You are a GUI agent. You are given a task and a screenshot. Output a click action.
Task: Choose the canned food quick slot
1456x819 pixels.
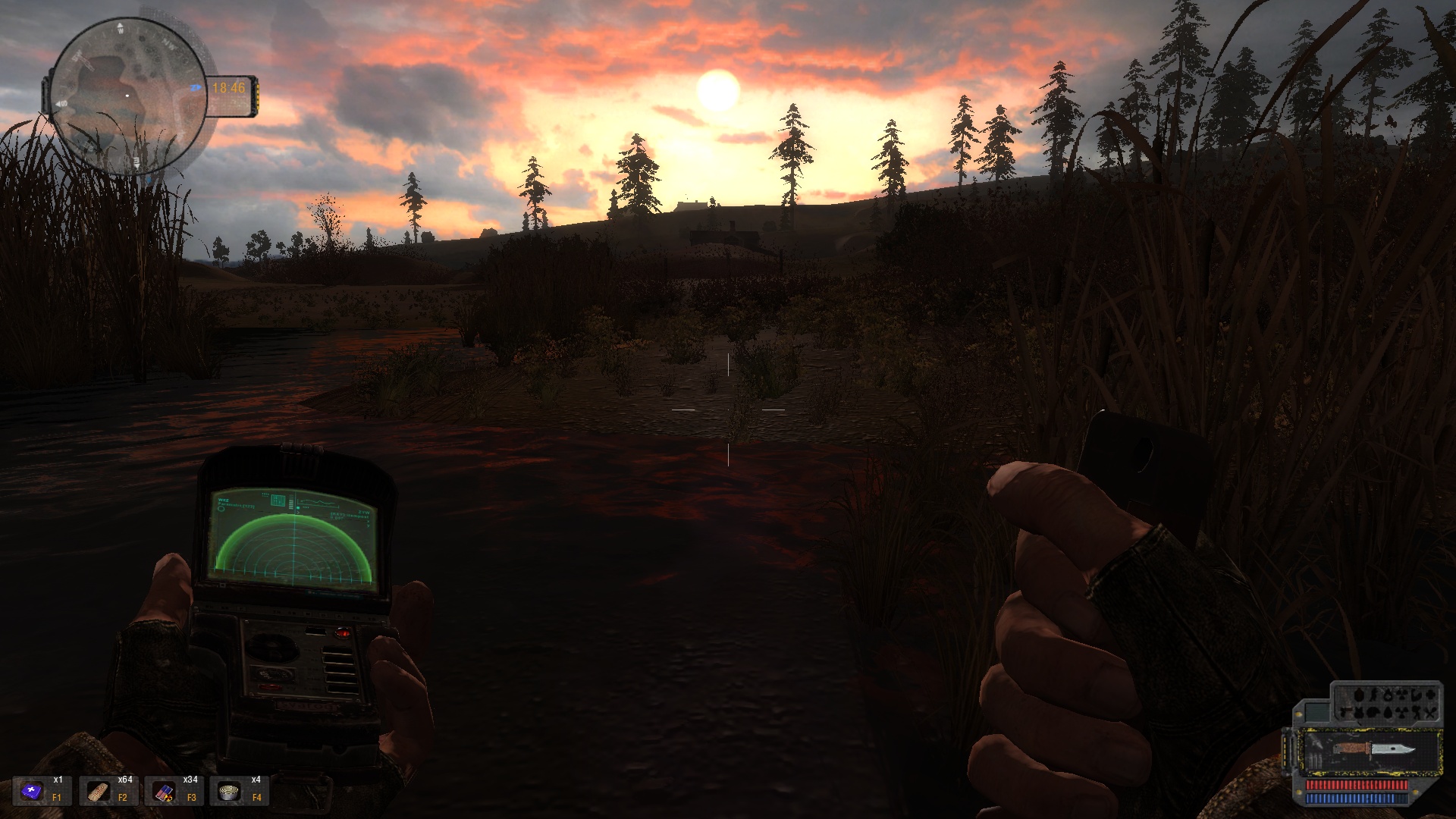(x=227, y=792)
